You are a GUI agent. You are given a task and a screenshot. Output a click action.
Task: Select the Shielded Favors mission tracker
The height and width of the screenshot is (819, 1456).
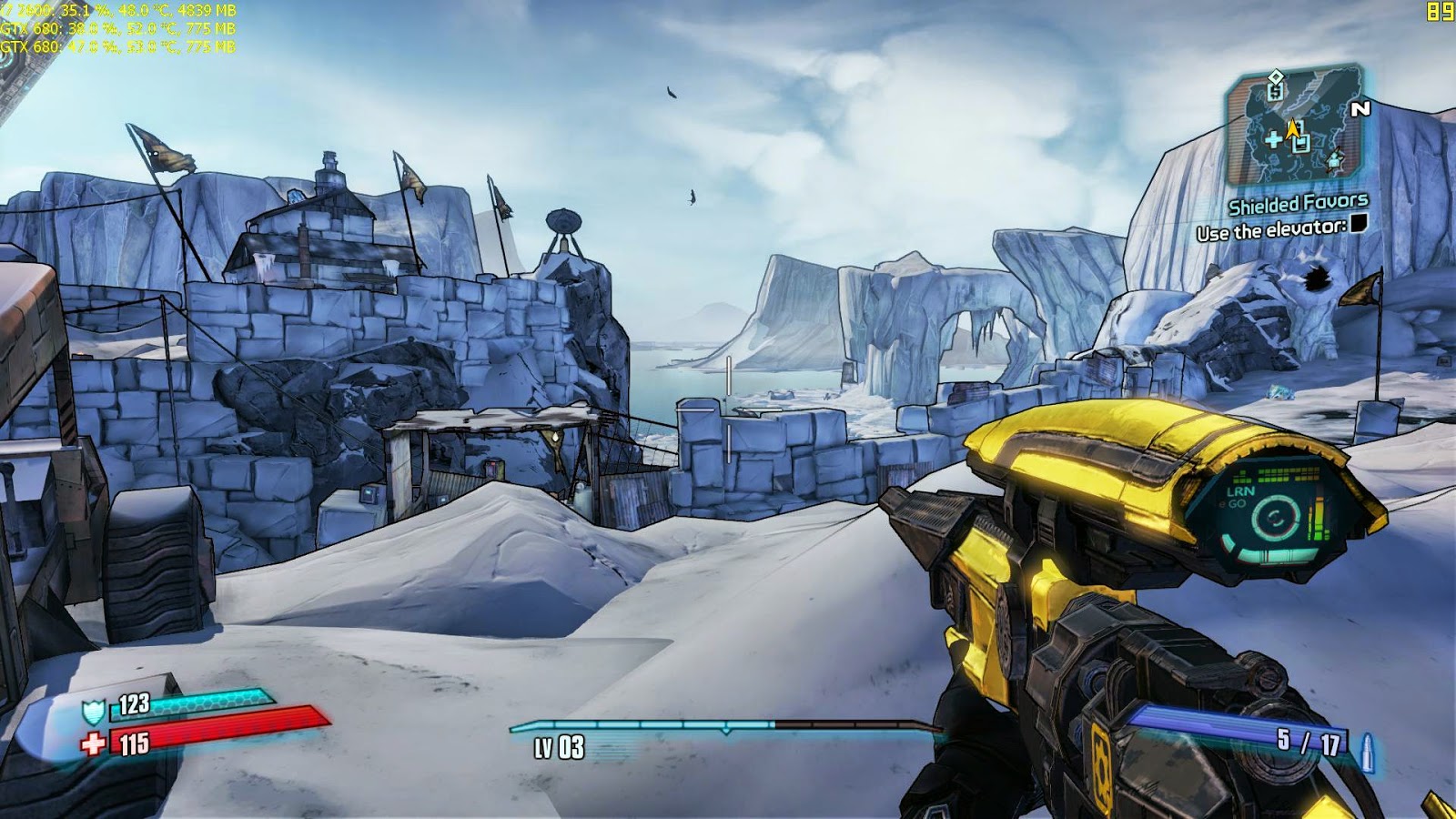tap(1298, 204)
